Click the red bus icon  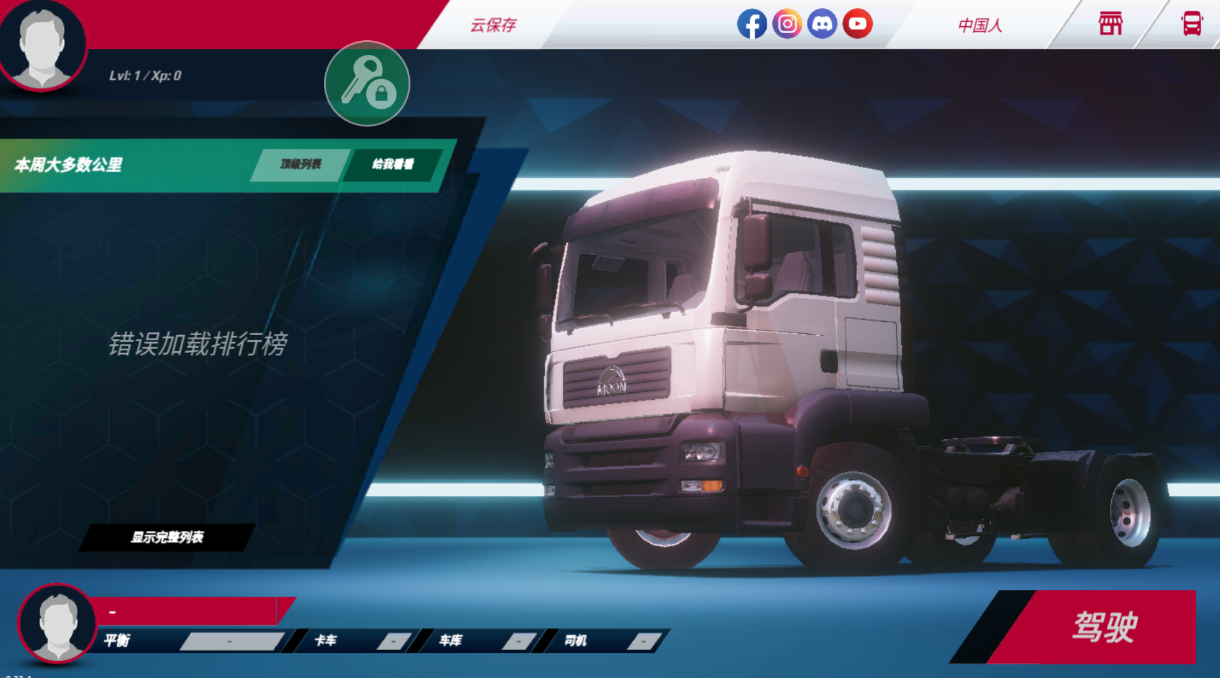[1191, 24]
